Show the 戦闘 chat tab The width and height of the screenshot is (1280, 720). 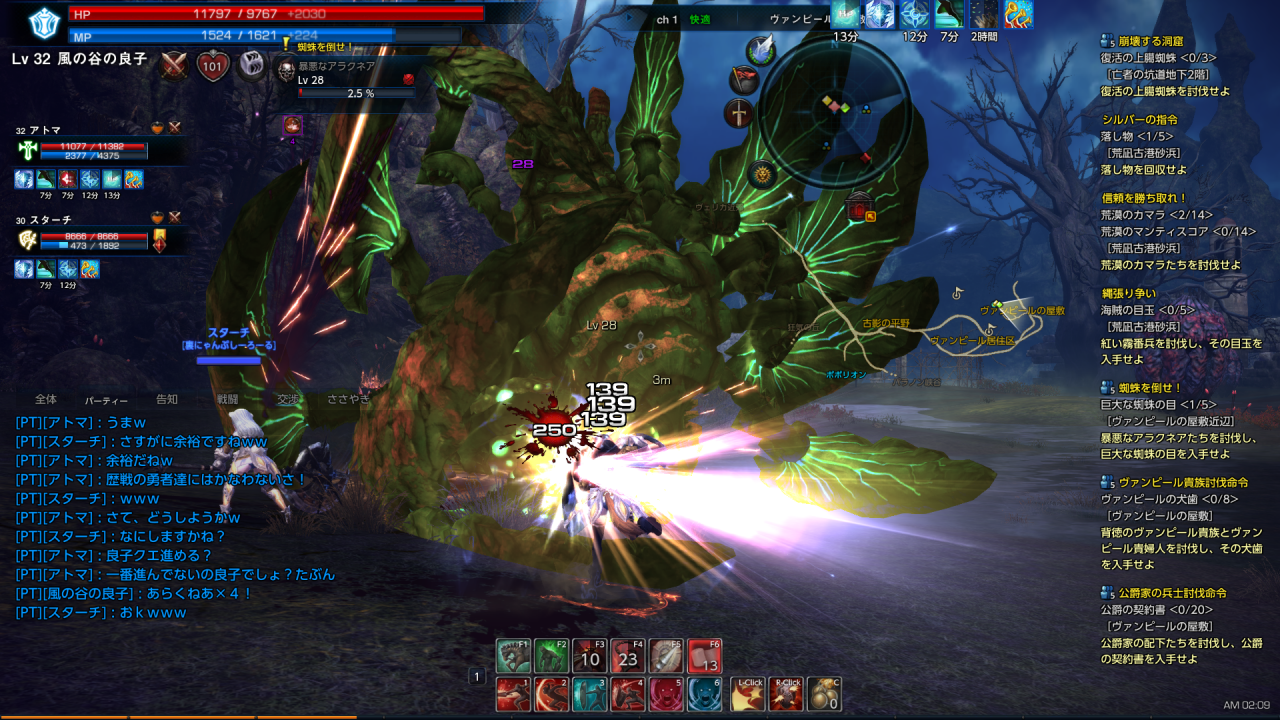227,399
